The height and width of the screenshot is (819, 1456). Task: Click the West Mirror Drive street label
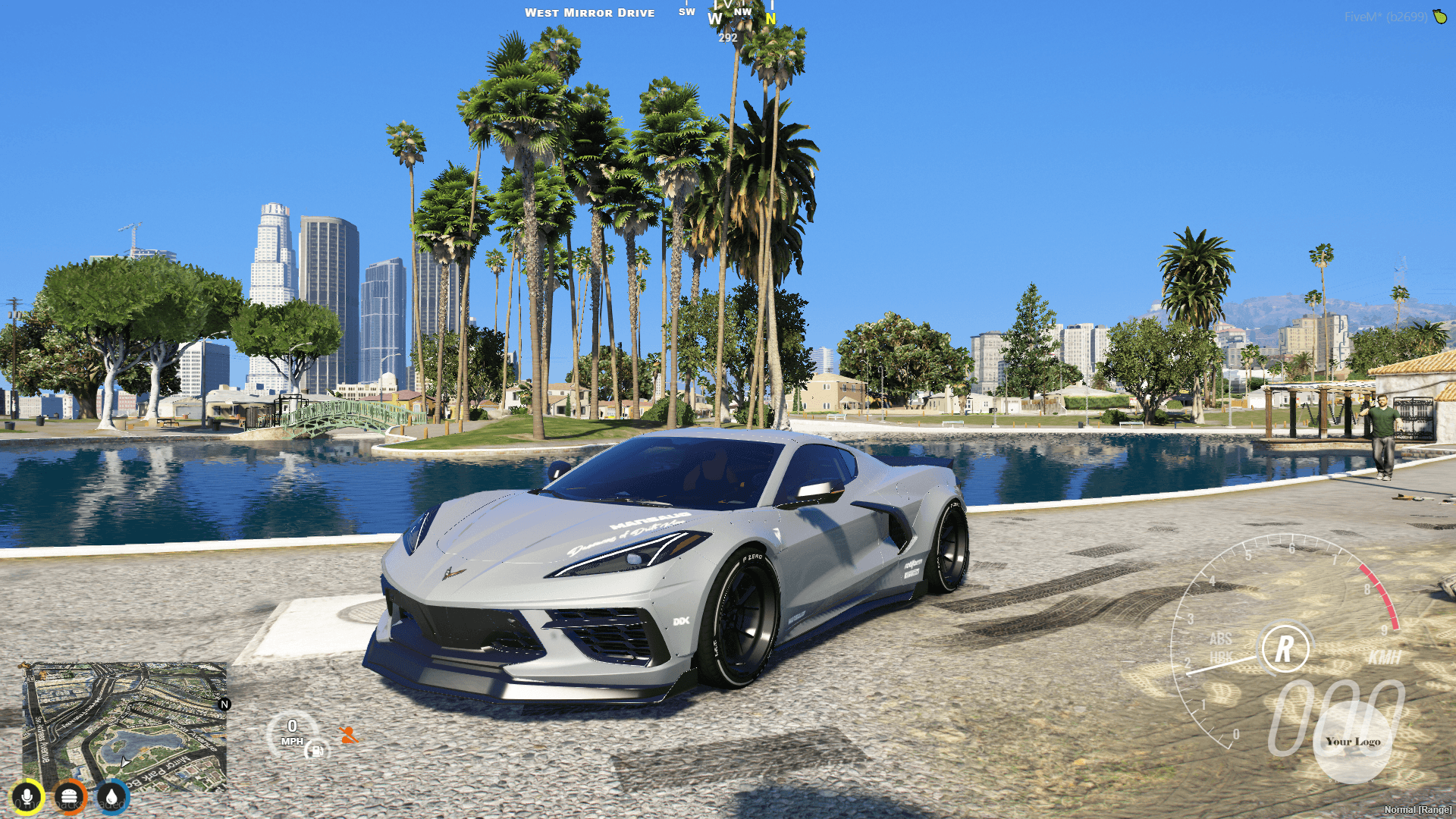(x=591, y=12)
